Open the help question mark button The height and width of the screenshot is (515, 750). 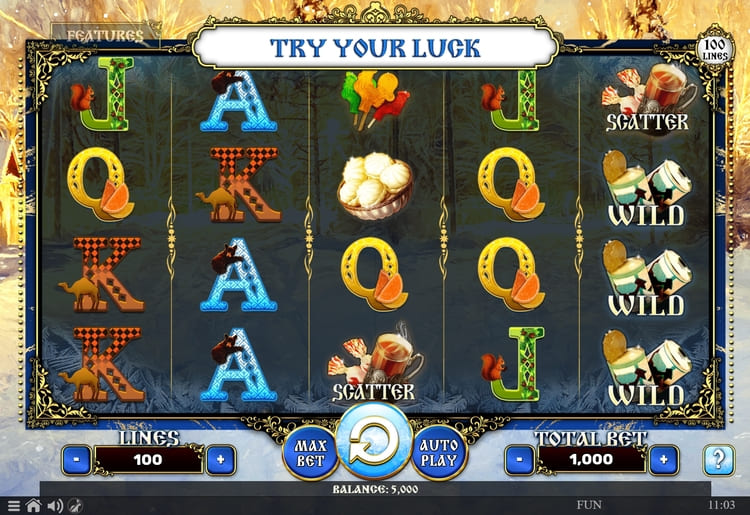(717, 460)
